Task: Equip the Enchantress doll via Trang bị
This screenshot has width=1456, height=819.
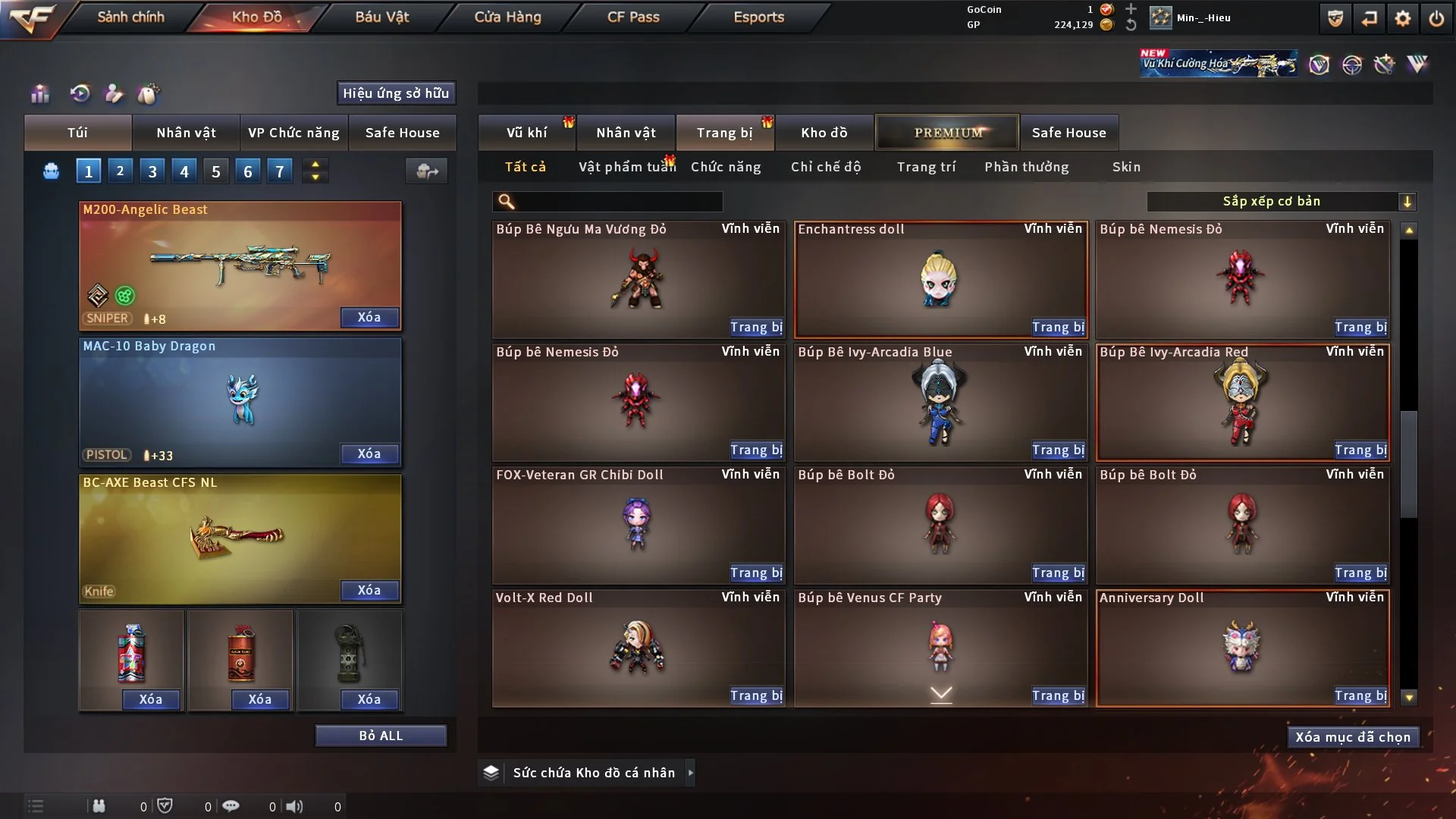Action: [1058, 327]
